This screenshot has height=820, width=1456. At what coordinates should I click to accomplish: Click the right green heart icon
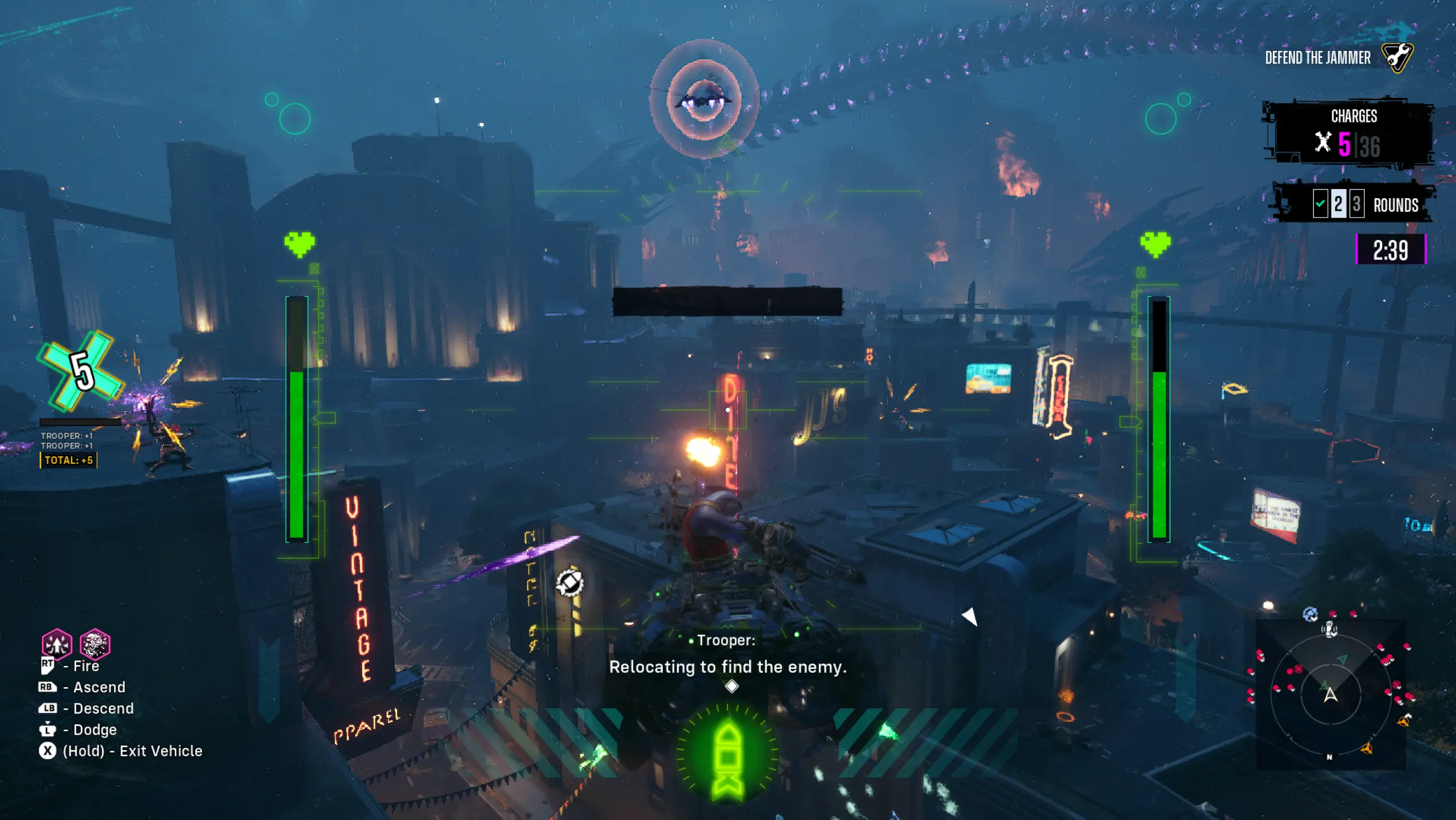coord(1155,245)
